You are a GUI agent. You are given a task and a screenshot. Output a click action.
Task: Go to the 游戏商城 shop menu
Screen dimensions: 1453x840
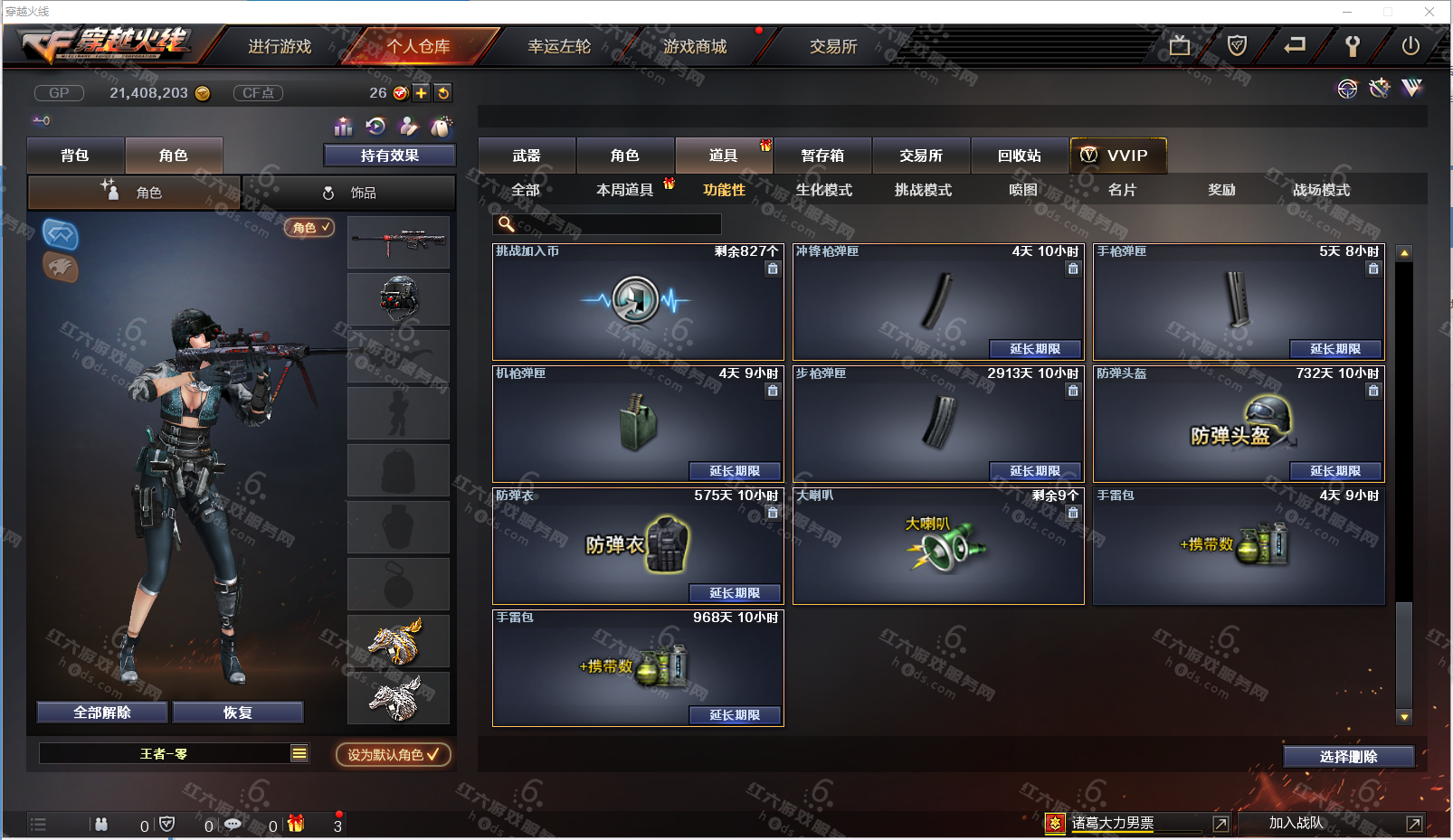[x=695, y=46]
